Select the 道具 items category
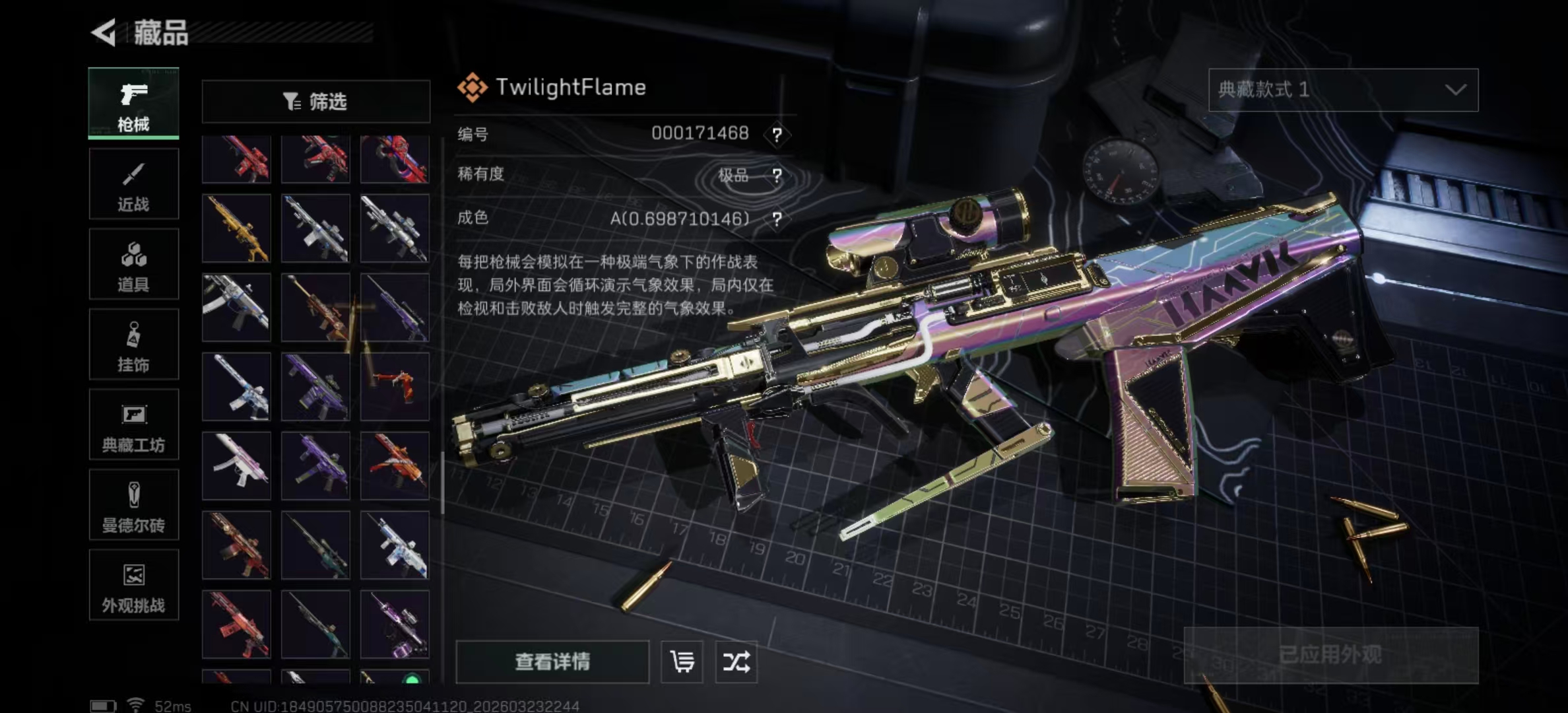 133,265
